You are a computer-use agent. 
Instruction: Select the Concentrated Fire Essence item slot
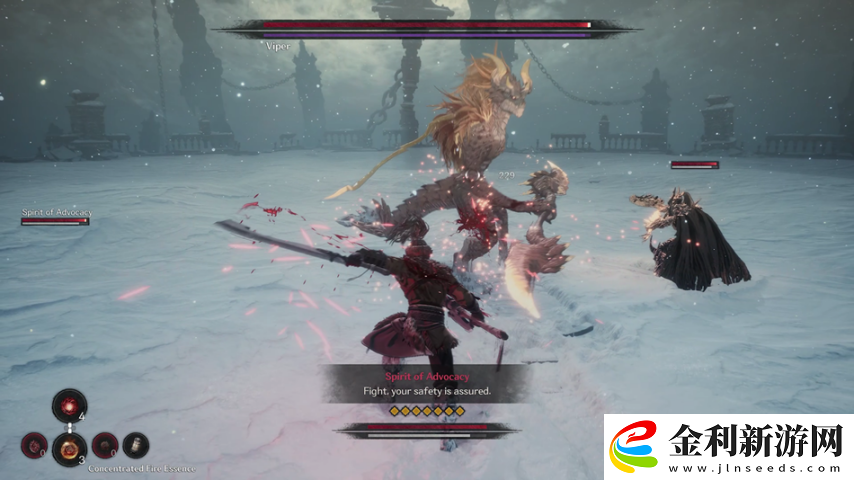pyautogui.click(x=68, y=447)
